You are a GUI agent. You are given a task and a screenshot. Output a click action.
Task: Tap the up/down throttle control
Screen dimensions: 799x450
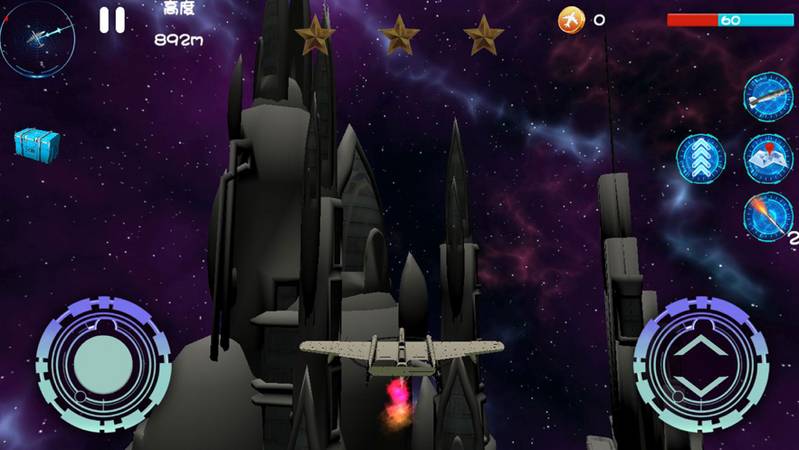[x=700, y=365]
